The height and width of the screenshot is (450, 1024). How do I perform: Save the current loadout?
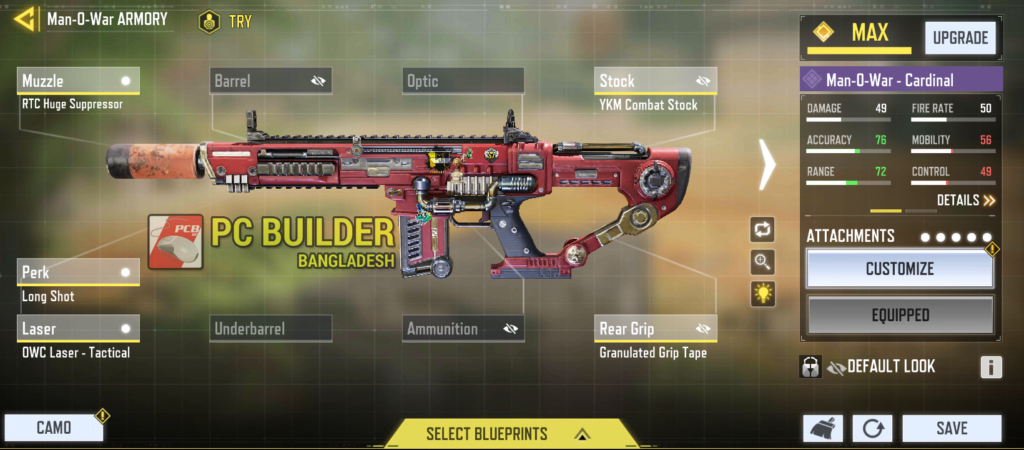(x=951, y=428)
